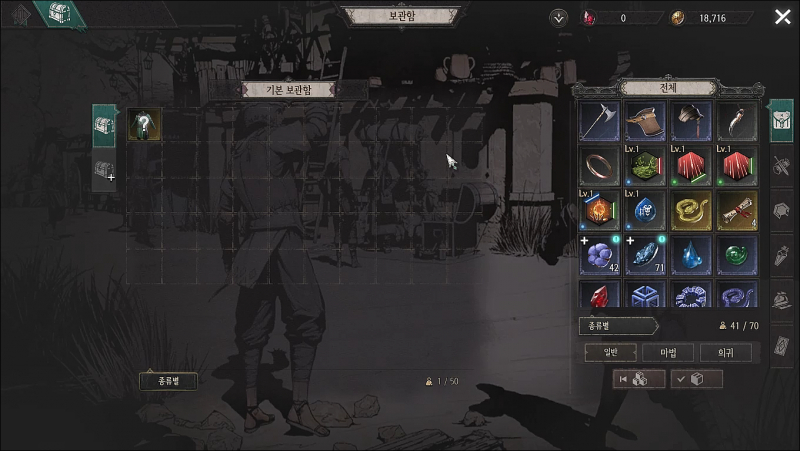
Task: Add a new storage chest tab
Action: pos(104,171)
